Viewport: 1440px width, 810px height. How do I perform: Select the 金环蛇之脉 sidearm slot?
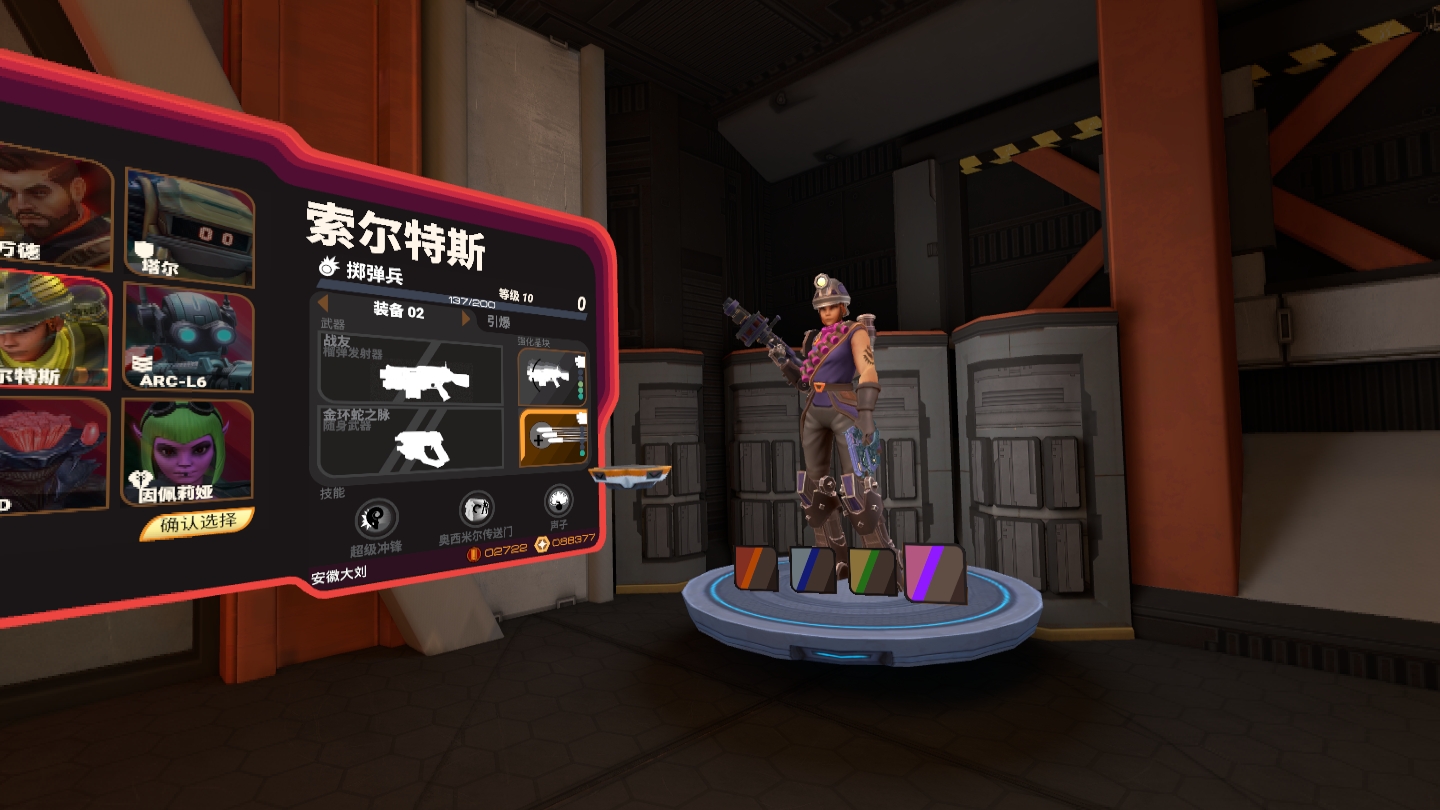click(x=410, y=441)
